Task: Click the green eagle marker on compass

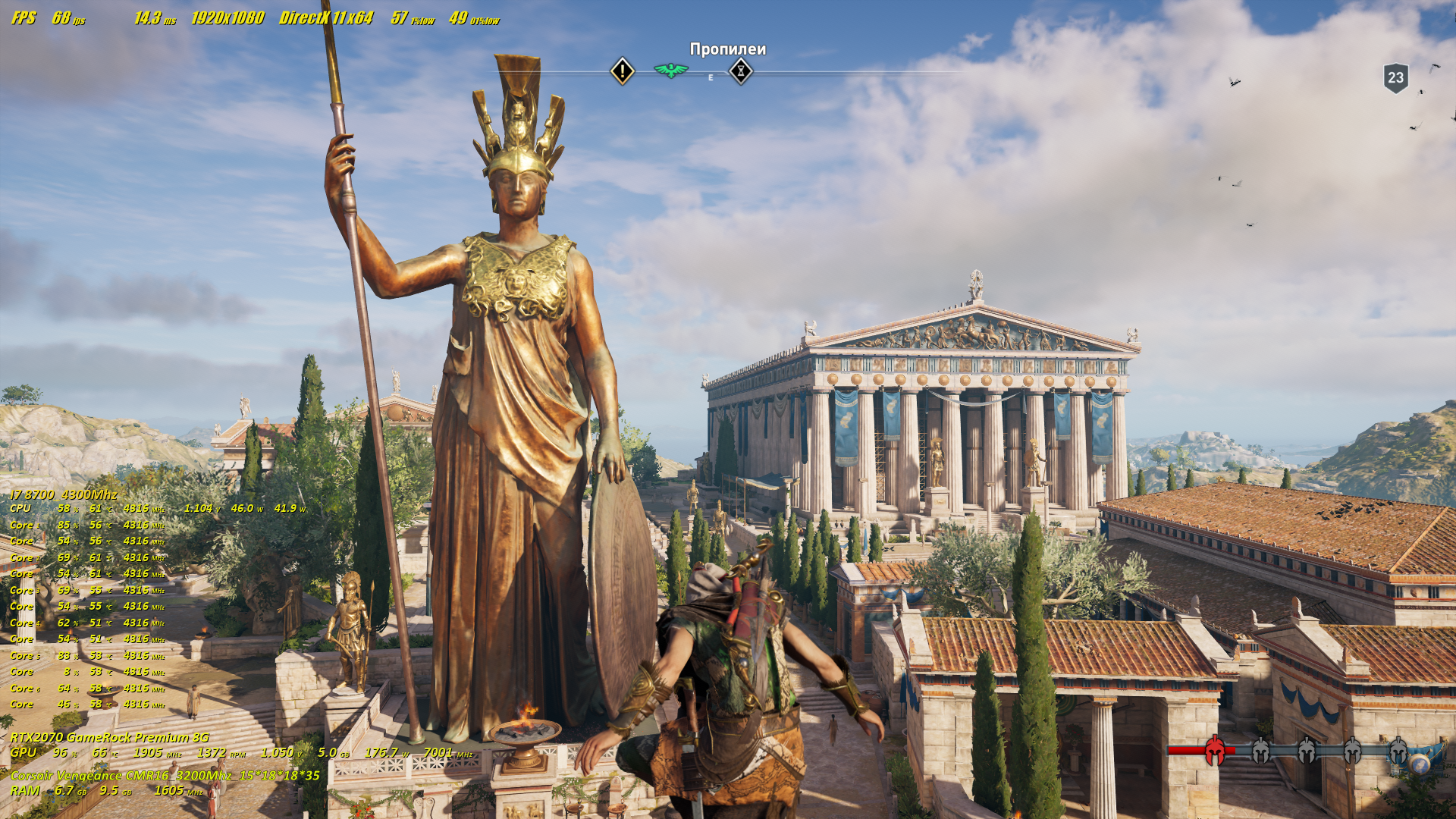Action: (671, 71)
